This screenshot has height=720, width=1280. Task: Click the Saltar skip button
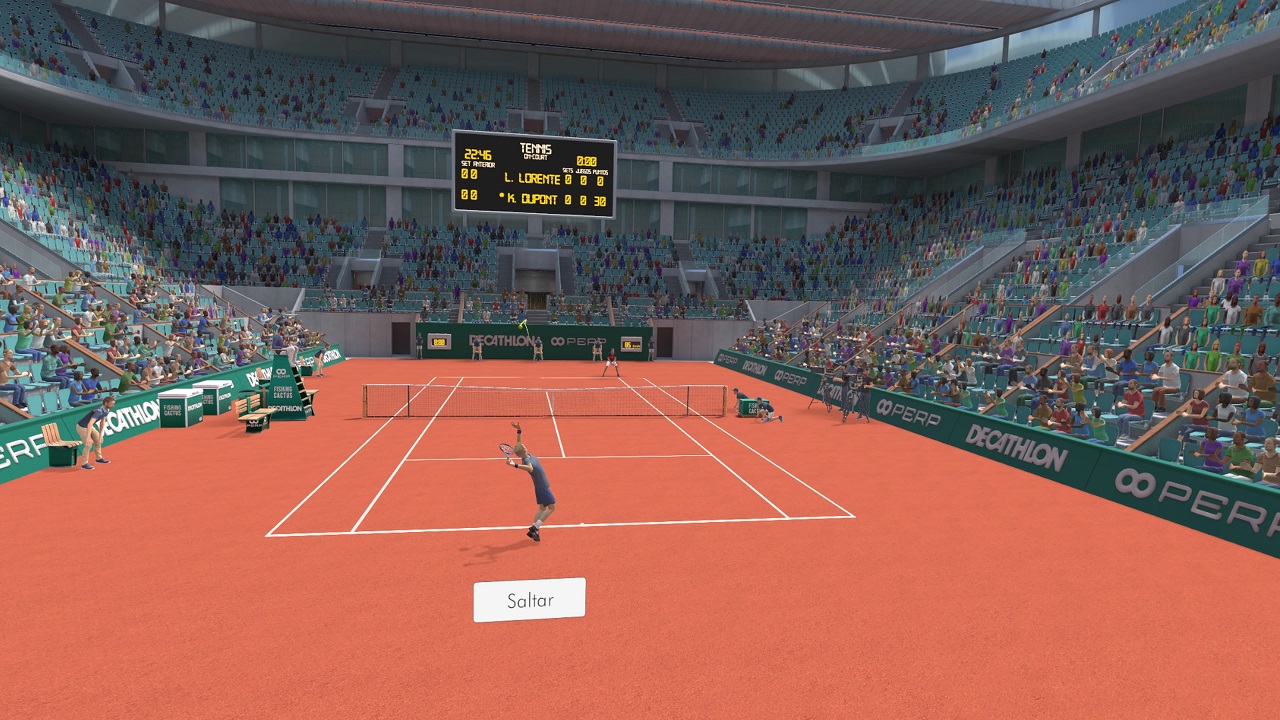[x=529, y=600]
